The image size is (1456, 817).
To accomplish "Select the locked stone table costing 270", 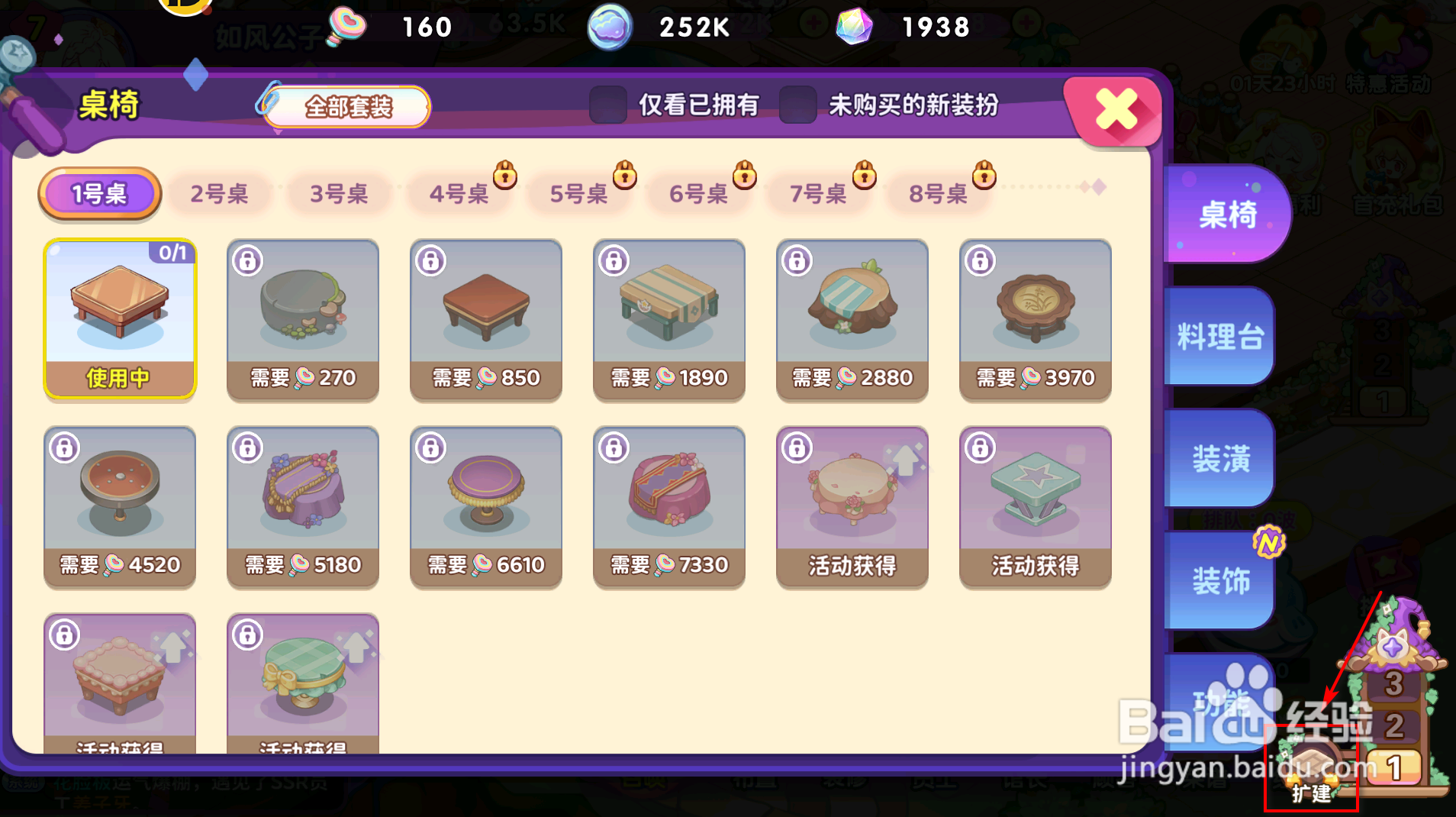I will click(302, 319).
